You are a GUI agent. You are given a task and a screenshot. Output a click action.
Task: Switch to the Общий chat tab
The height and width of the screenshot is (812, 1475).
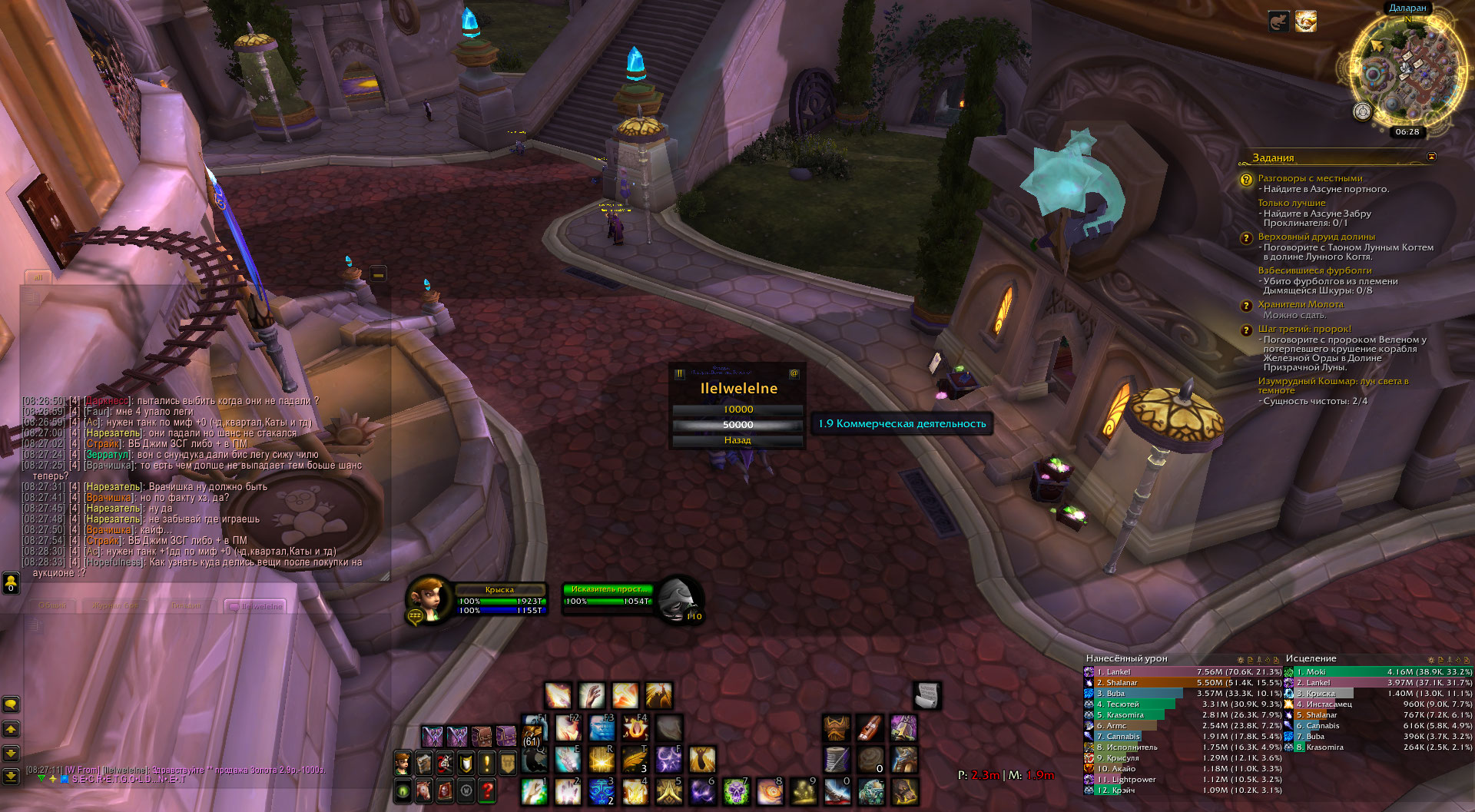pyautogui.click(x=52, y=606)
